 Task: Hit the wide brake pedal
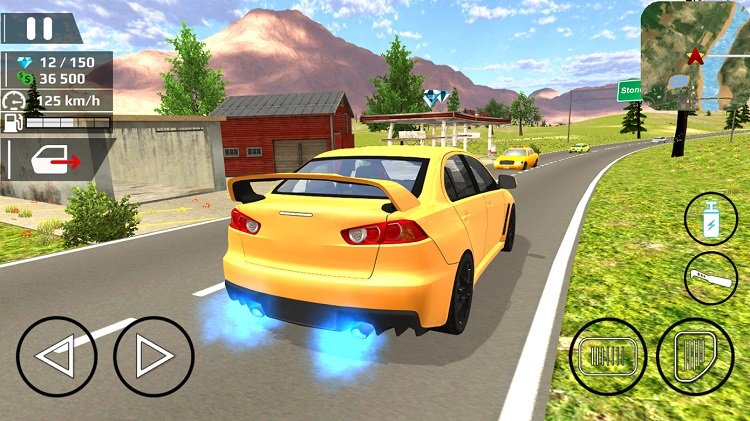pos(607,356)
